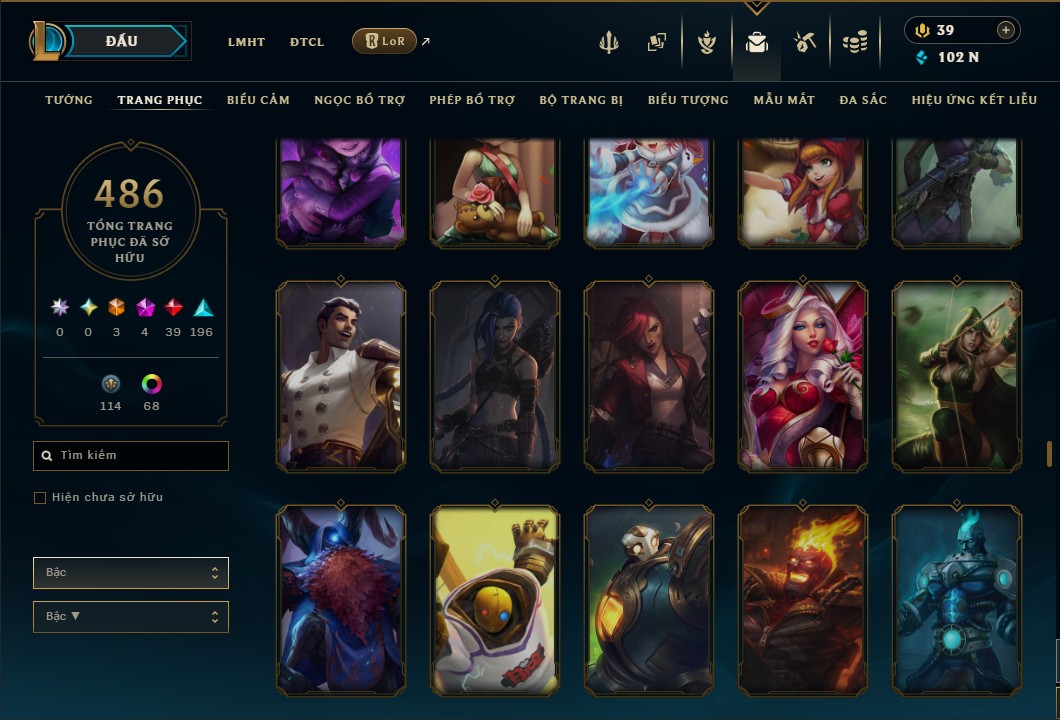Switch to the ĐTCL tab
This screenshot has width=1060, height=720.
coord(307,42)
